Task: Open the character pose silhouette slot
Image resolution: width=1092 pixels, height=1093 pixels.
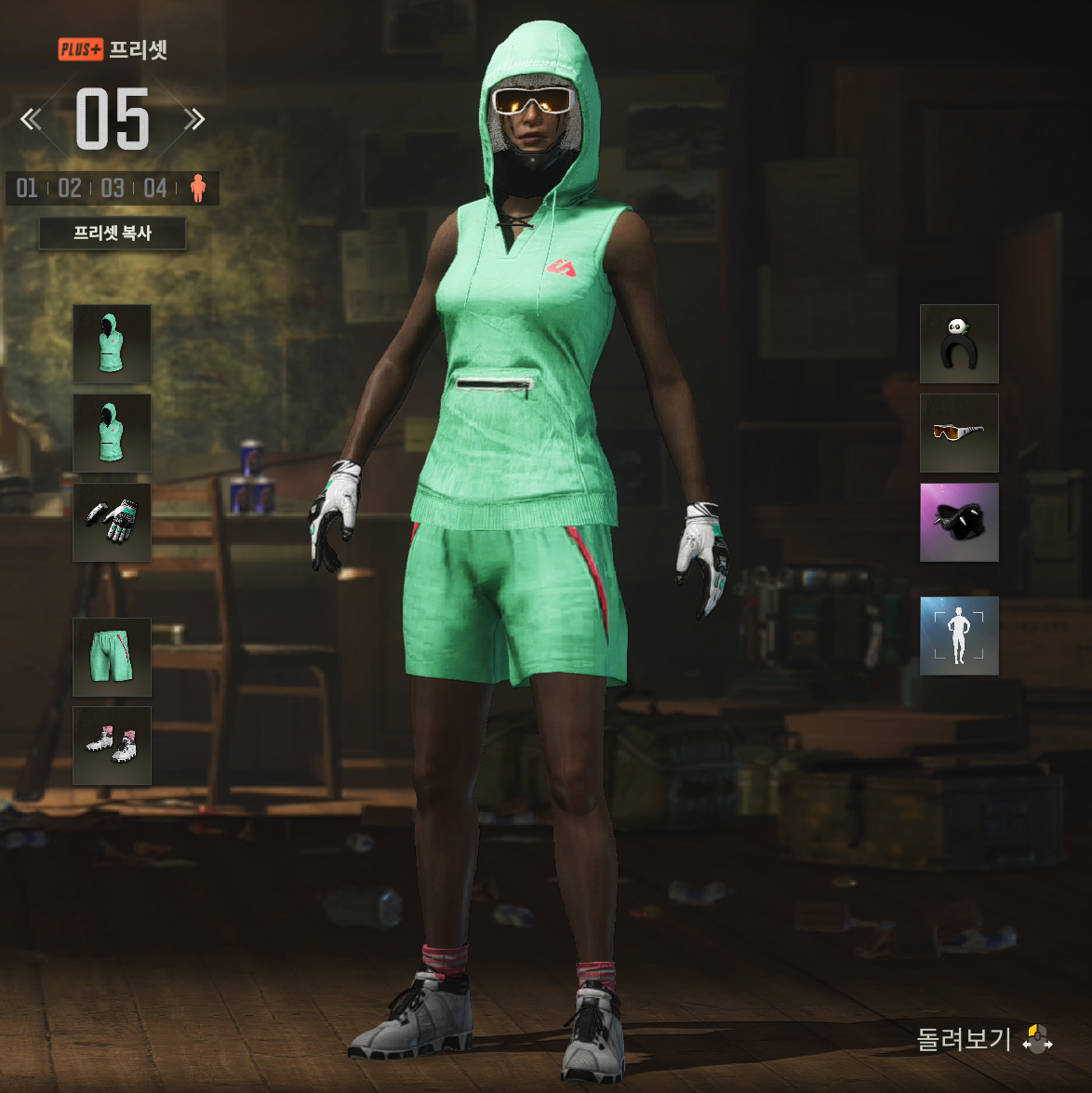Action: click(959, 635)
